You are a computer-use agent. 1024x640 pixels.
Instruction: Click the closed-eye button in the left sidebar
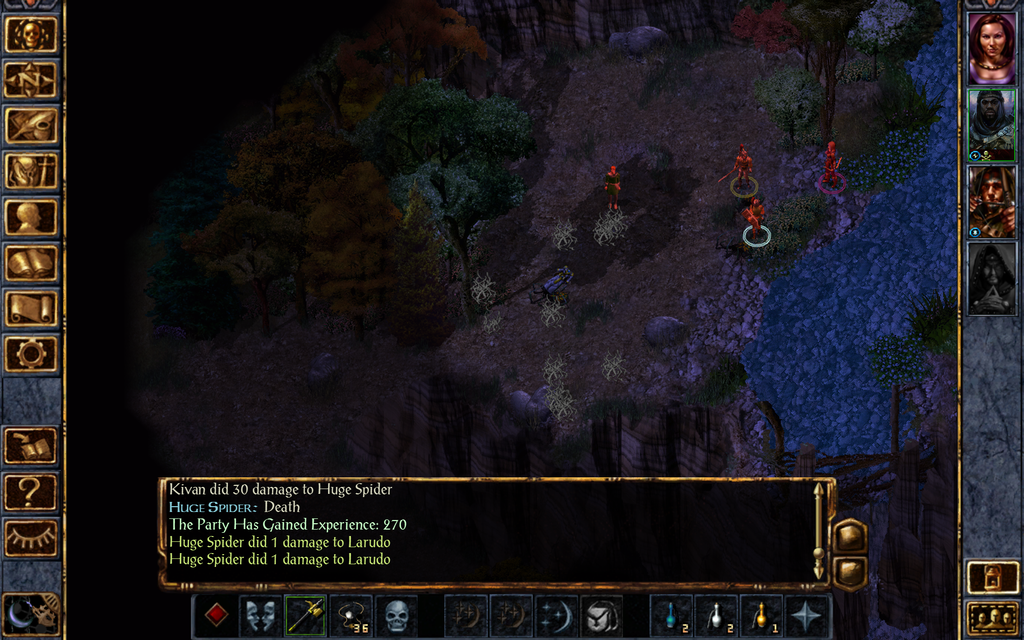(x=31, y=537)
